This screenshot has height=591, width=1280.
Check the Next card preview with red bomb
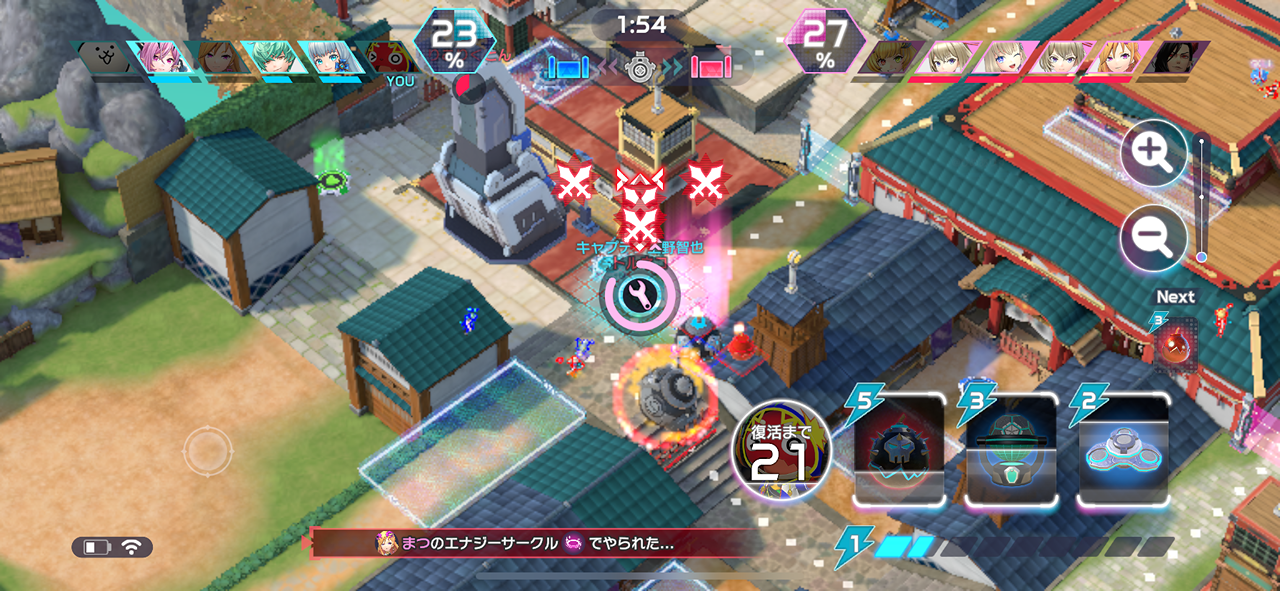tap(1176, 343)
